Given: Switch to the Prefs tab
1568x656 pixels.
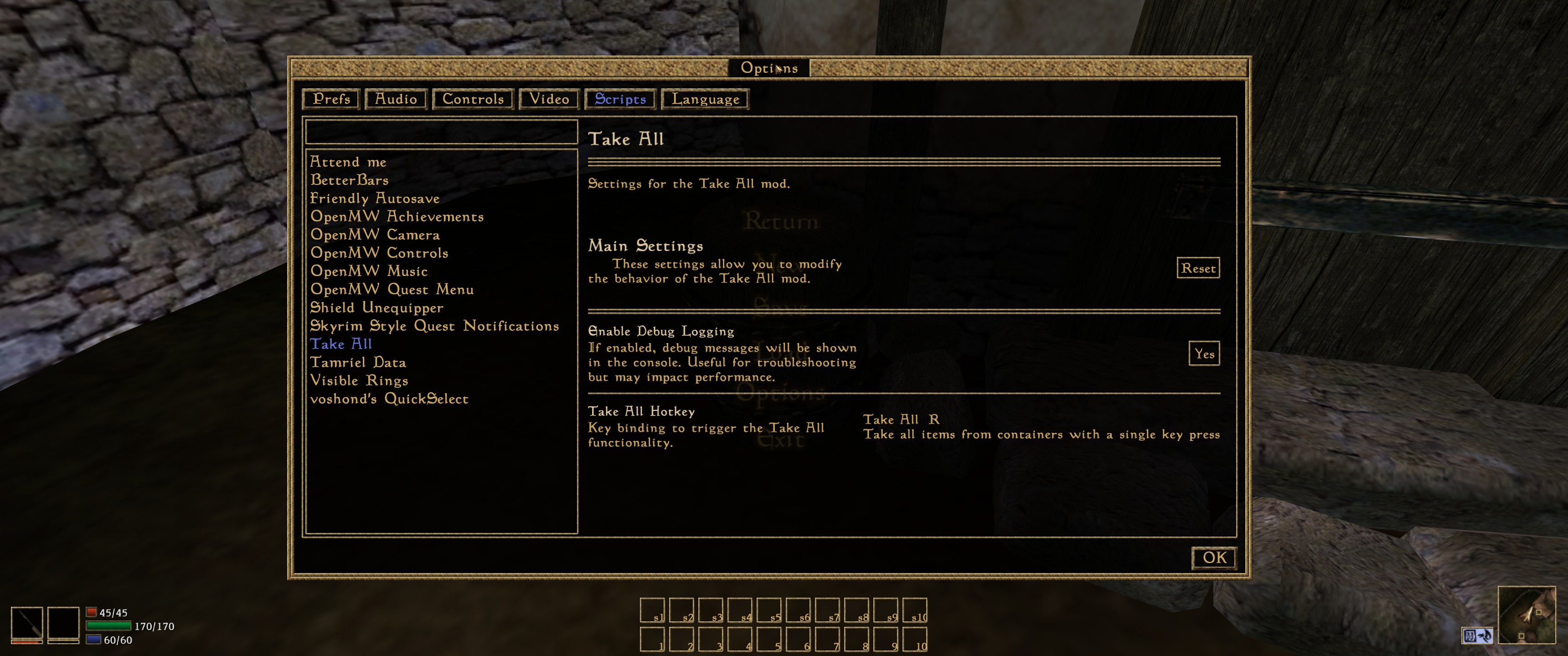Looking at the screenshot, I should click(331, 99).
